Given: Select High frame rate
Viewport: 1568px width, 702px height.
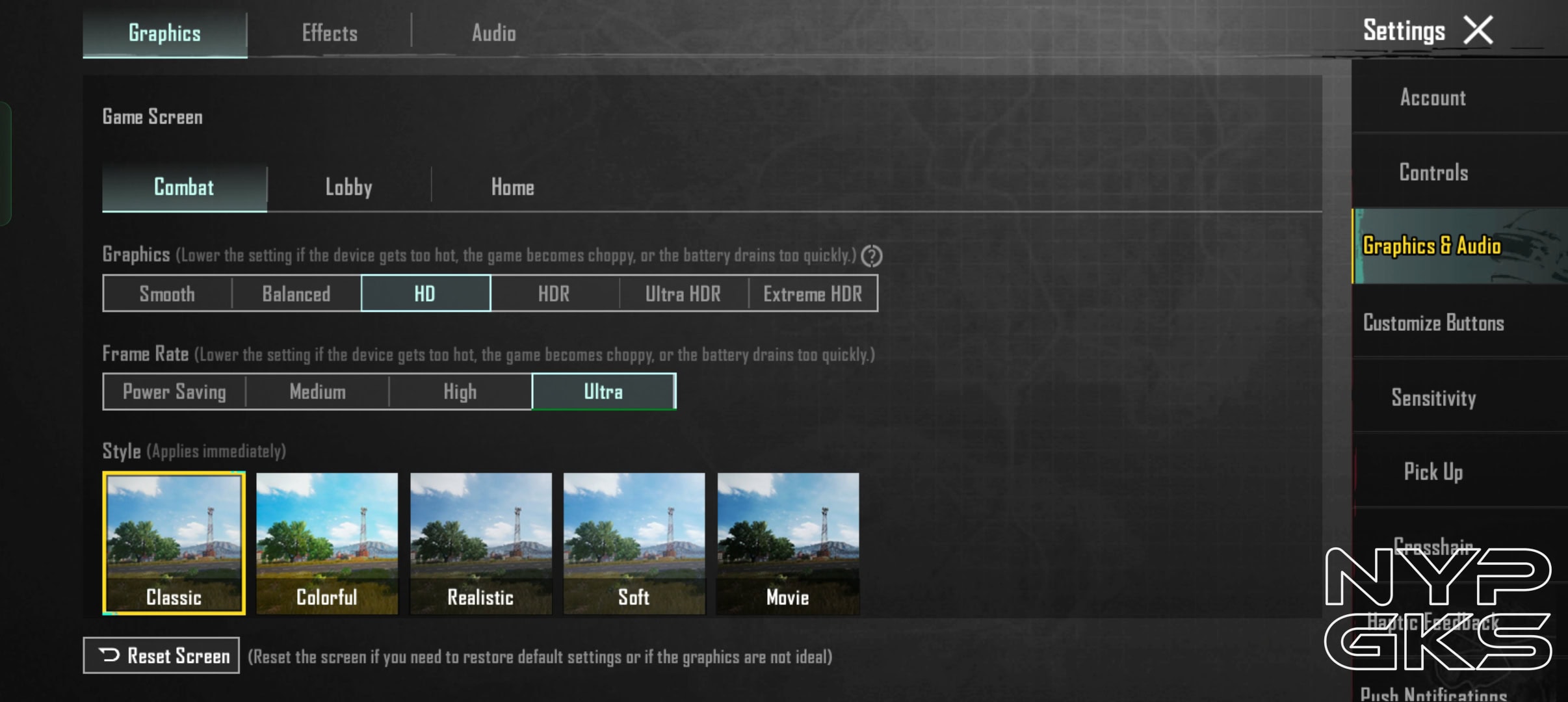Looking at the screenshot, I should pos(460,392).
